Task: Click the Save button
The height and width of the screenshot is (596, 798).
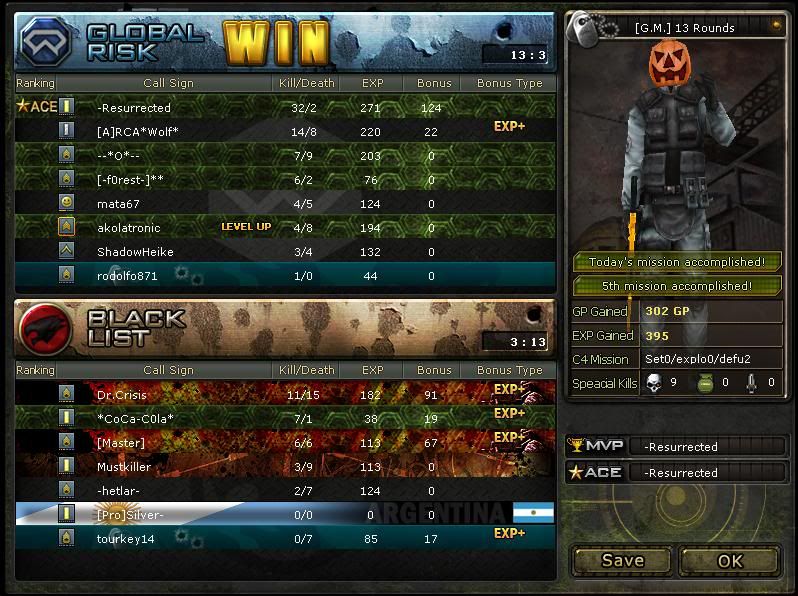Action: tap(622, 560)
